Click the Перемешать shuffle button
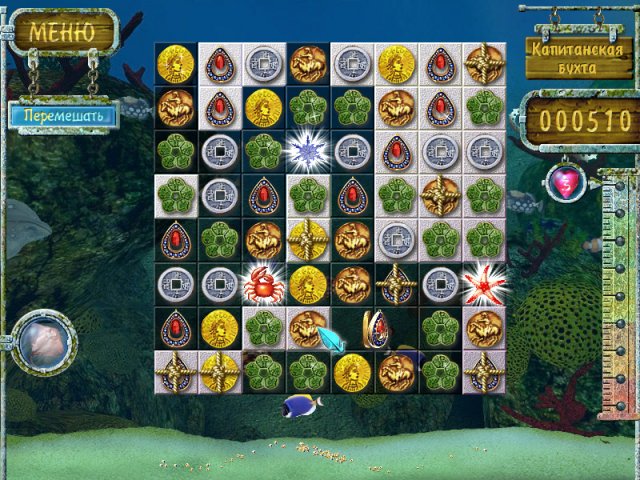This screenshot has width=640, height=480. point(63,114)
